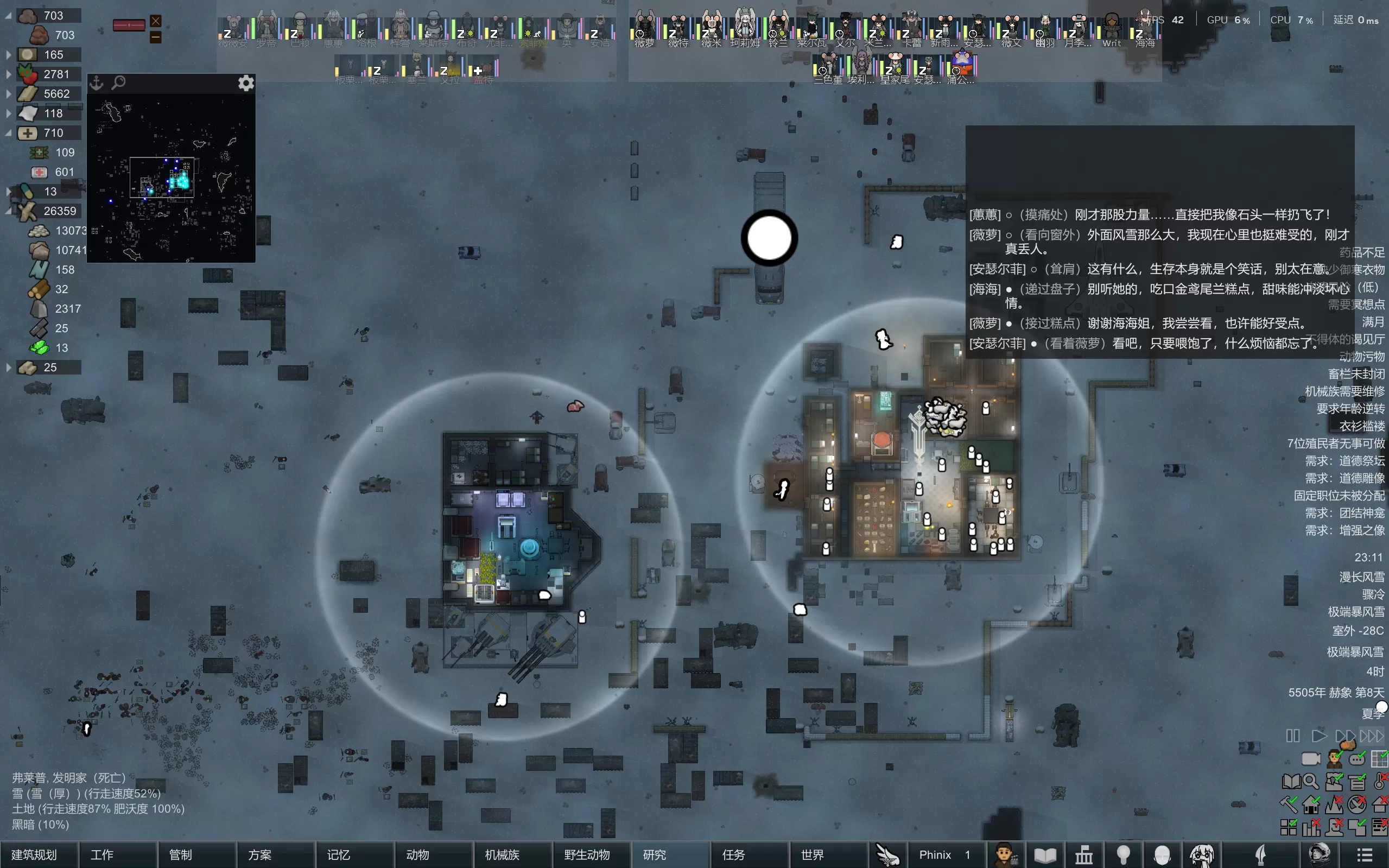
Task: Show the 世界 world map
Action: coord(812,855)
